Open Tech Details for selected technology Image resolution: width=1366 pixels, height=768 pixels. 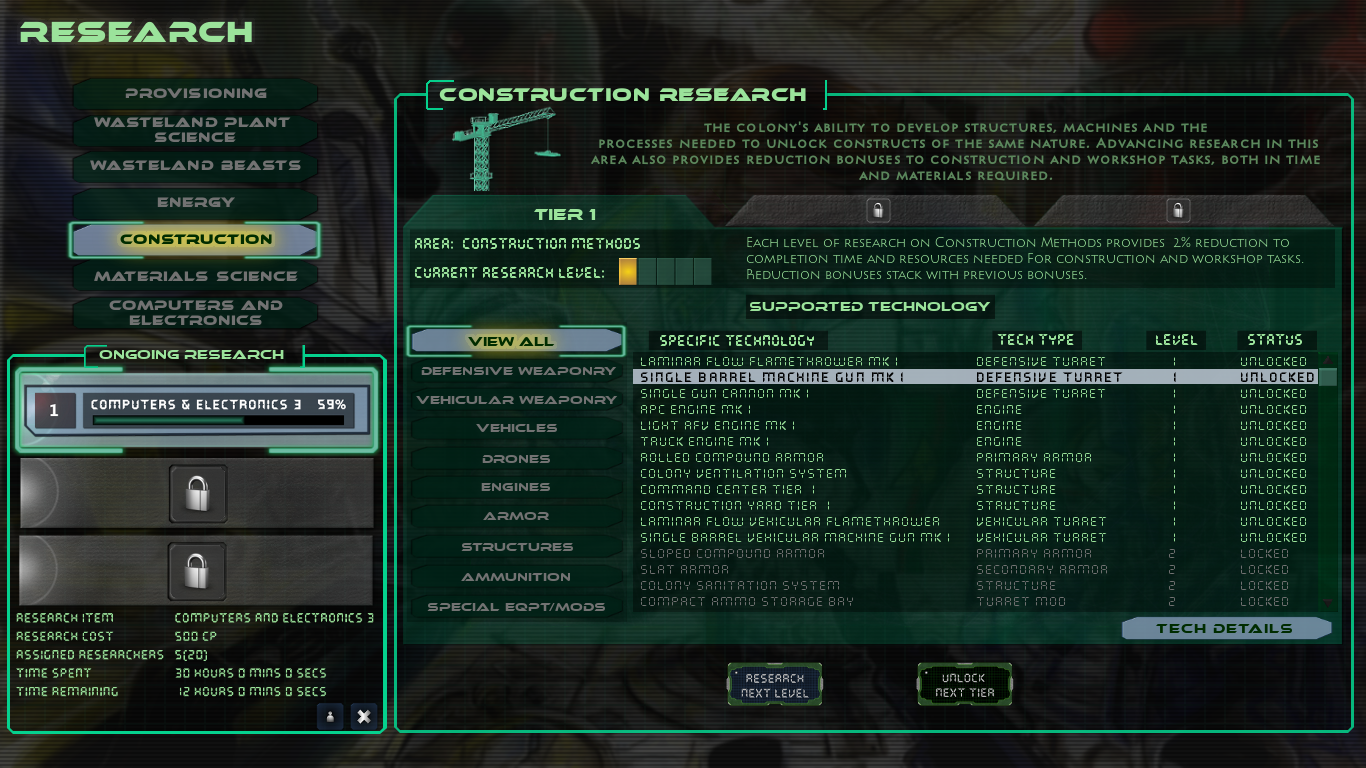1227,628
